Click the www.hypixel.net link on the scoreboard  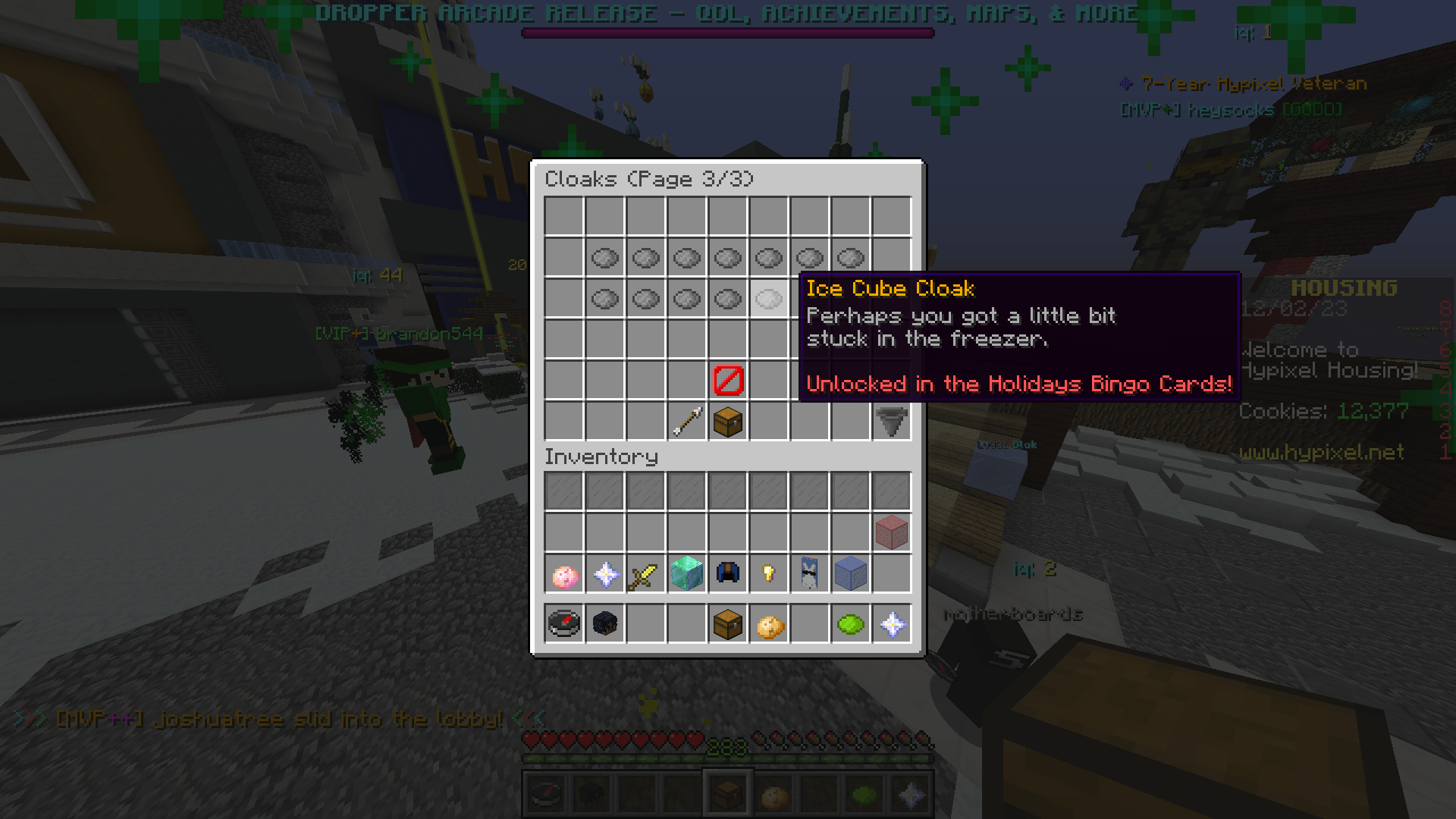(1323, 453)
